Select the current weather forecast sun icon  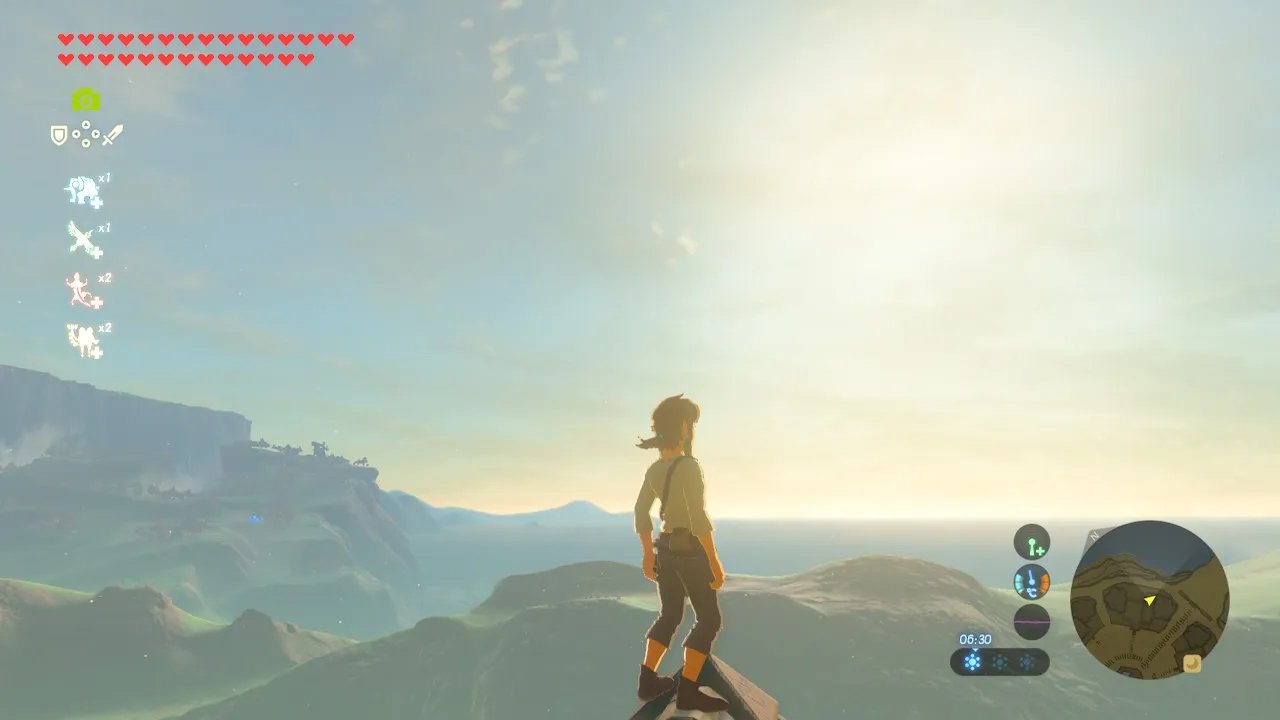click(972, 661)
